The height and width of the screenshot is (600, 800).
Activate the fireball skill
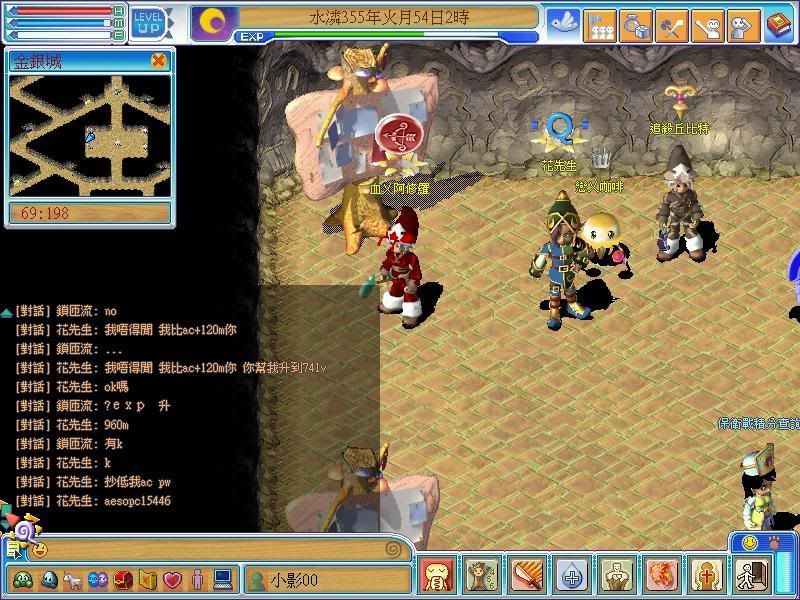coord(657,576)
